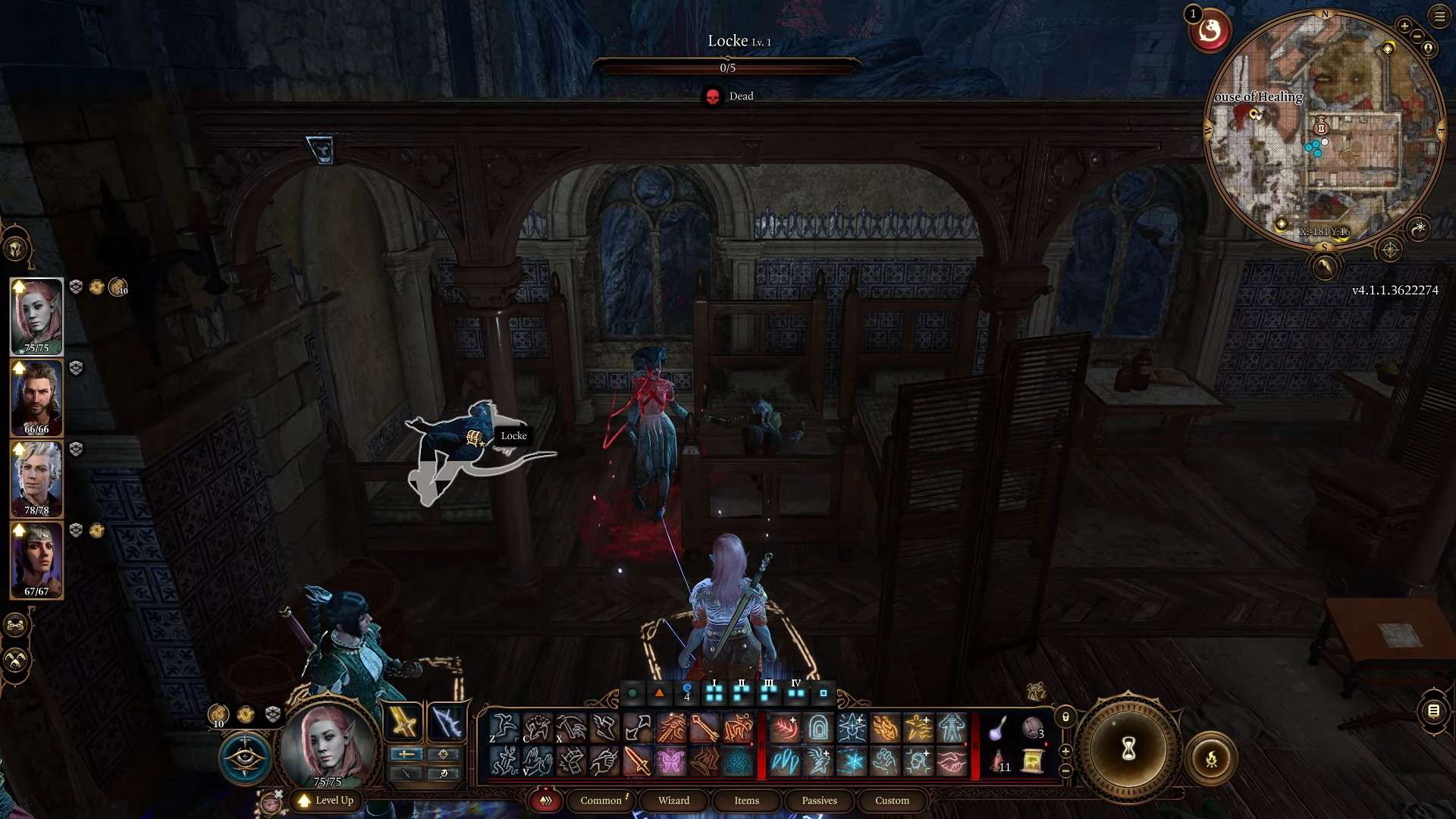The width and height of the screenshot is (1456, 819).
Task: Select Shadowheart's portrait with 67/67 health
Action: click(x=36, y=560)
